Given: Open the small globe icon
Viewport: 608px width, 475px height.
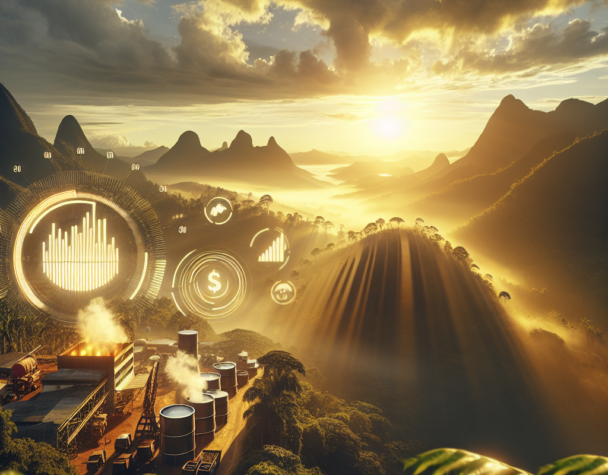Looking at the screenshot, I should point(283,292).
